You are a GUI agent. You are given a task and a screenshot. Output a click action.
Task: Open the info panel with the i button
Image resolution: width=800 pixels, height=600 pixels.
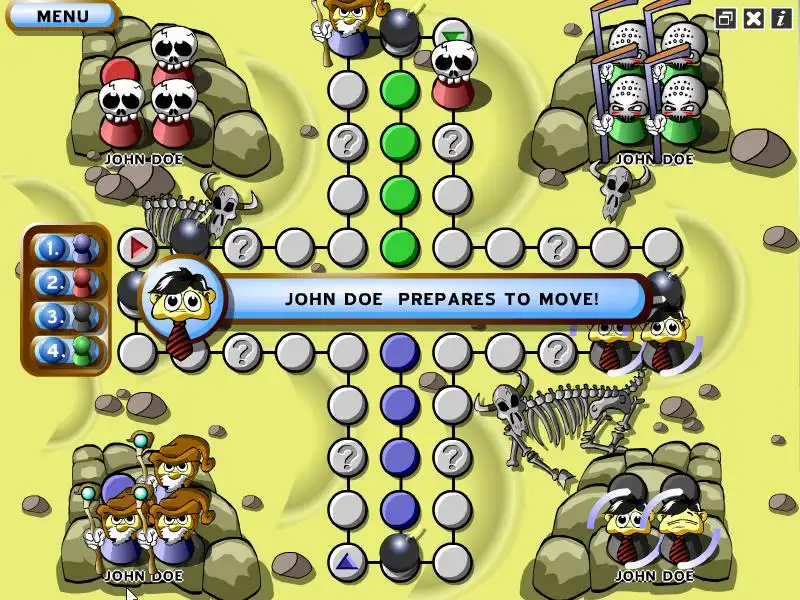[780, 18]
